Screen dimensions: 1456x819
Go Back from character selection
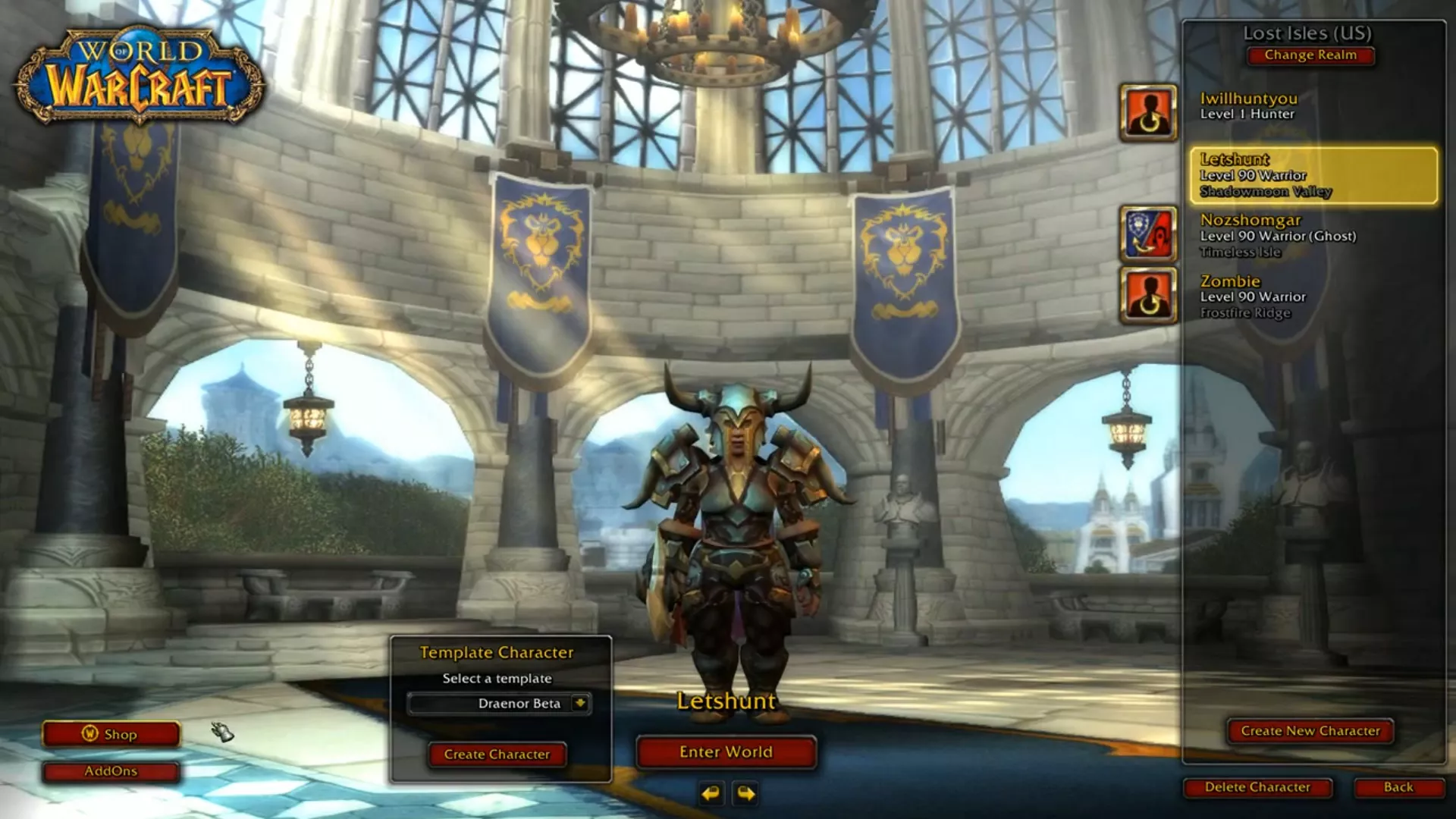(x=1398, y=787)
